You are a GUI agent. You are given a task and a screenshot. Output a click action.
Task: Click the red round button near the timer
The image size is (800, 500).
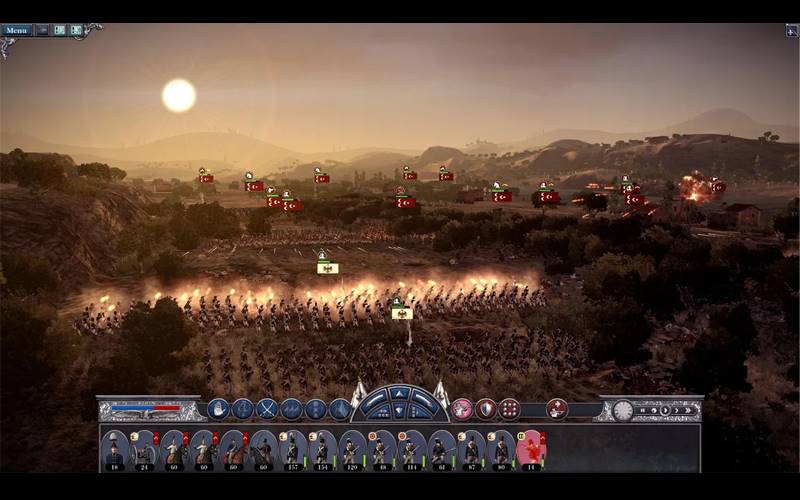pyautogui.click(x=557, y=408)
